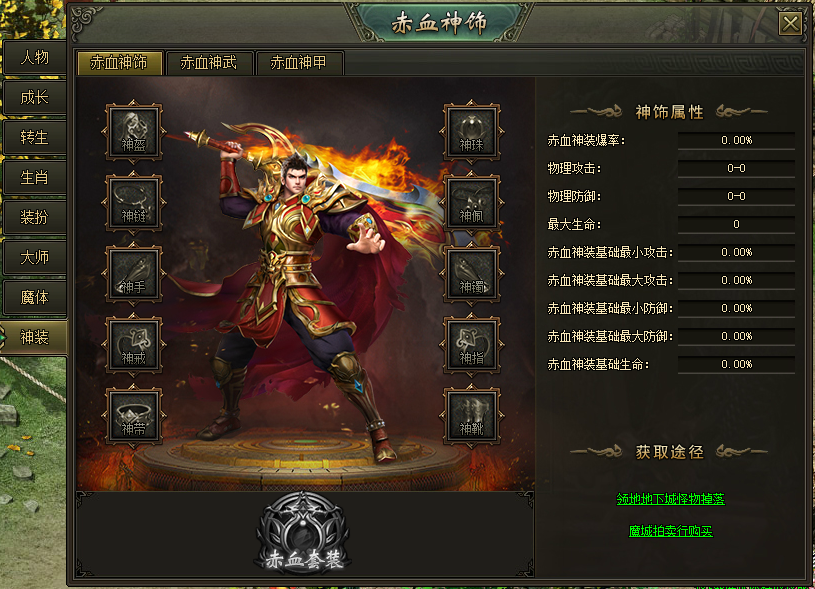Switch to the 转生 side tab

click(34, 138)
